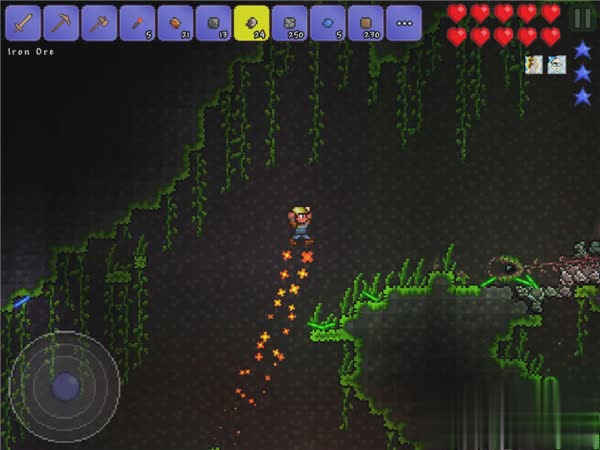Pick the brown block stack of 230

[x=366, y=22]
